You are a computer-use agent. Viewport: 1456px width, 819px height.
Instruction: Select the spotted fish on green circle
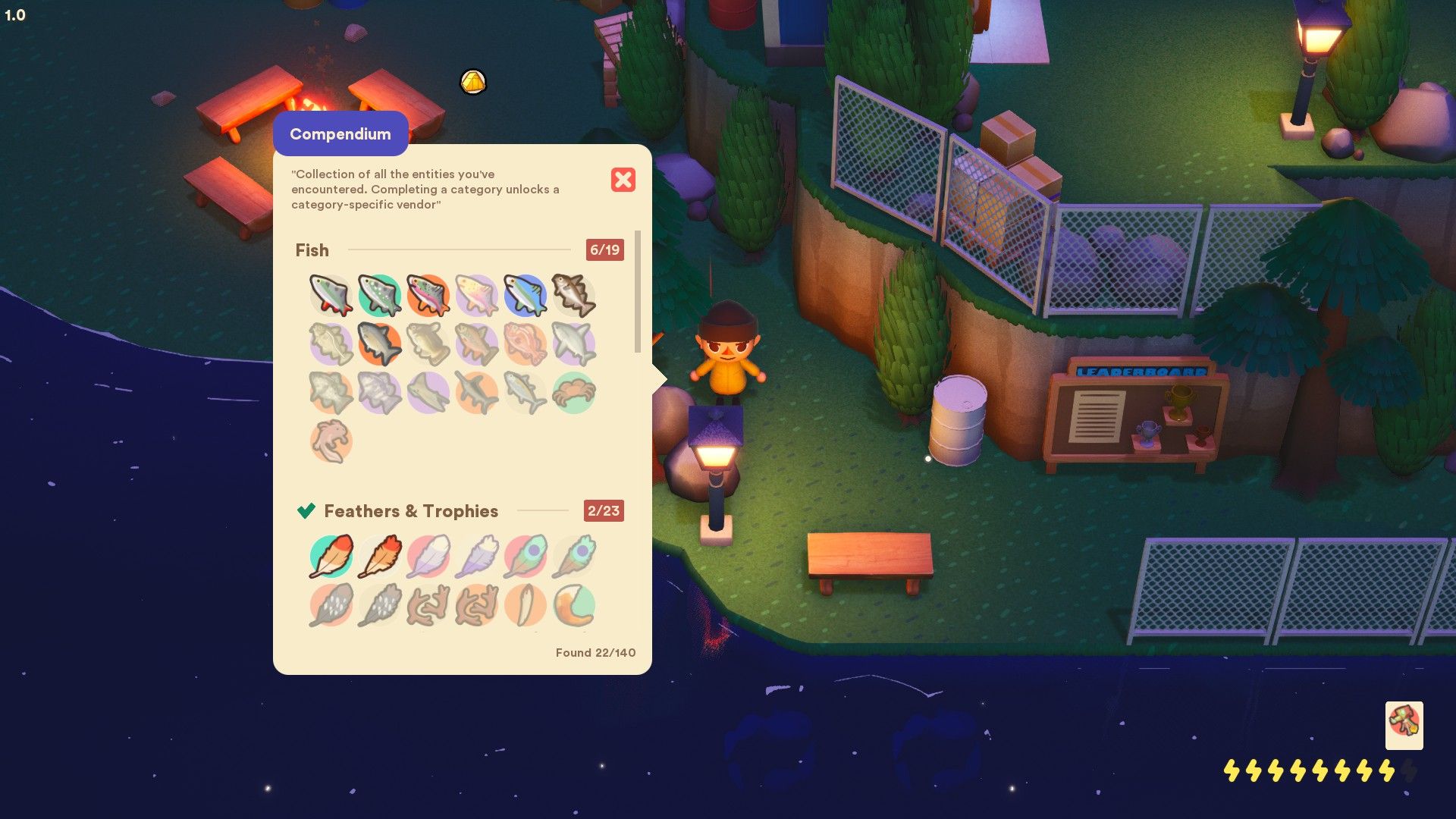[x=380, y=295]
